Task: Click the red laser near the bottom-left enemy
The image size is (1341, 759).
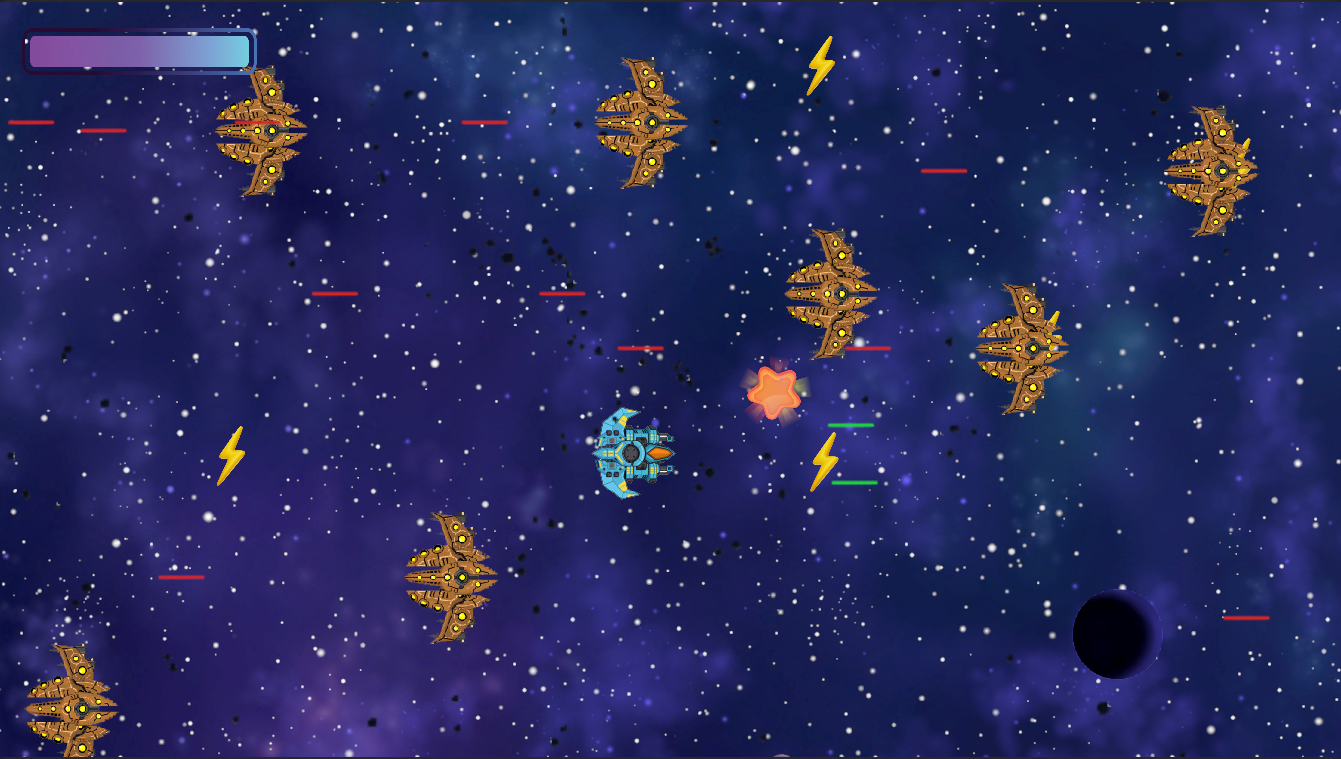Action: pyautogui.click(x=180, y=578)
